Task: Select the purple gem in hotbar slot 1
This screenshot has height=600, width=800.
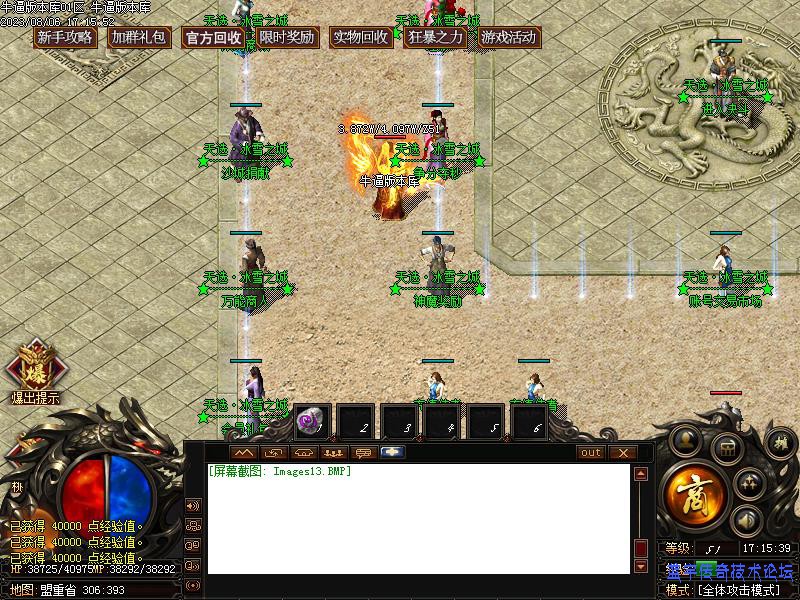Action: pyautogui.click(x=311, y=422)
